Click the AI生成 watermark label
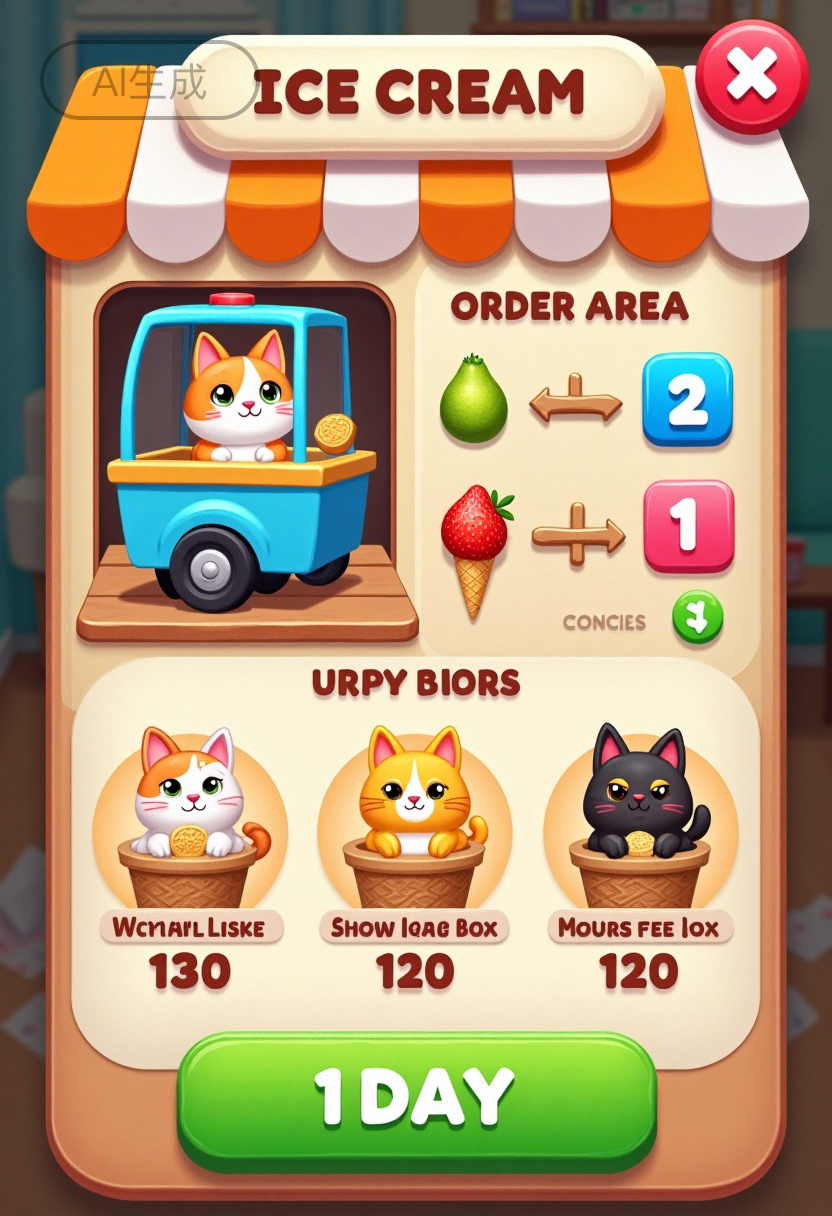Viewport: 832px width, 1216px height. coord(149,82)
